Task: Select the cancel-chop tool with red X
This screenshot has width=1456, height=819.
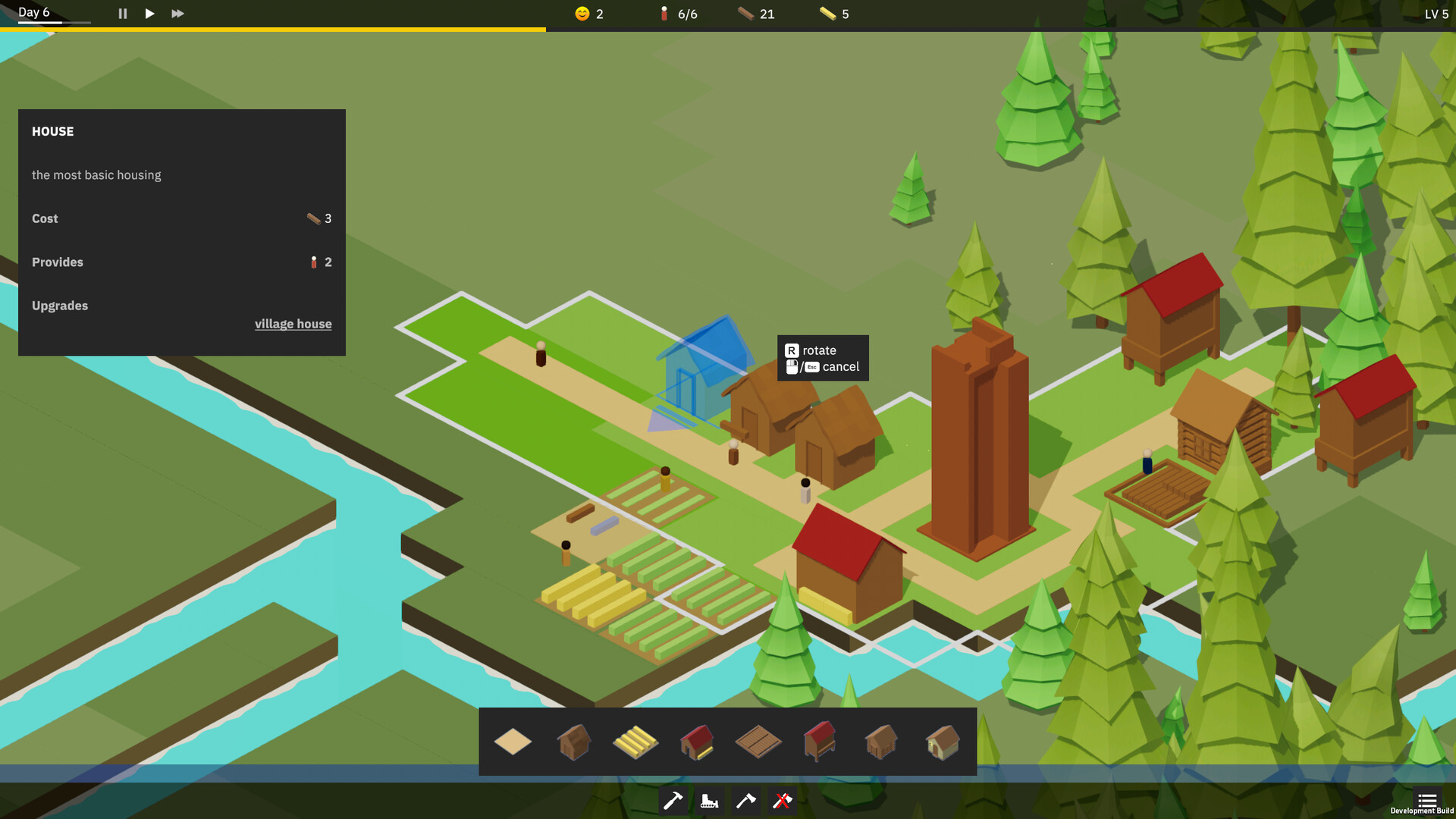Action: pyautogui.click(x=781, y=801)
